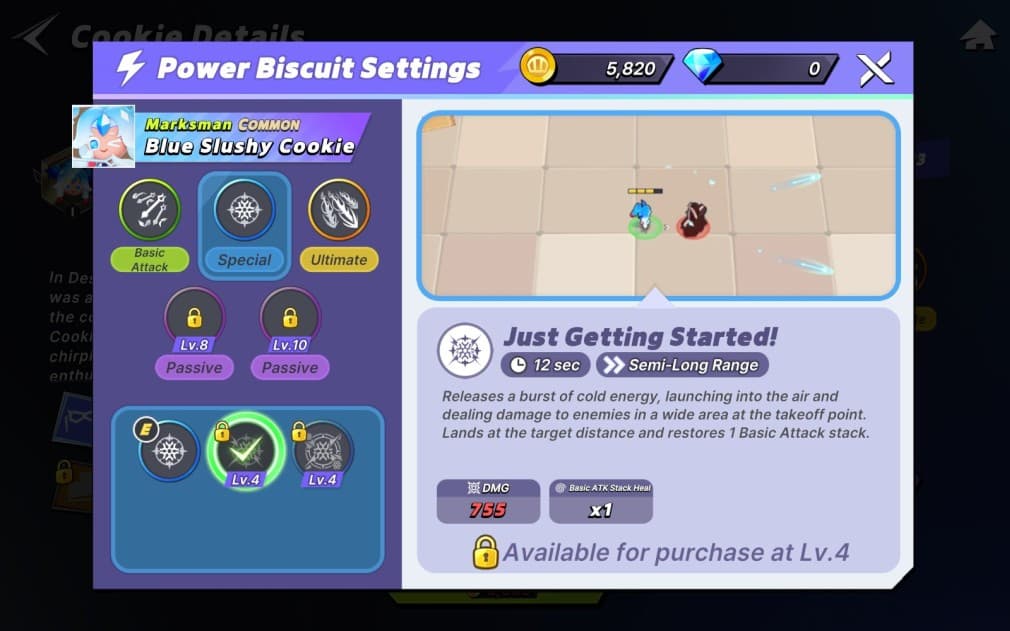Select the greyed-out Lv.4 biscuit
Viewport: 1010px width, 631px height.
(x=322, y=451)
